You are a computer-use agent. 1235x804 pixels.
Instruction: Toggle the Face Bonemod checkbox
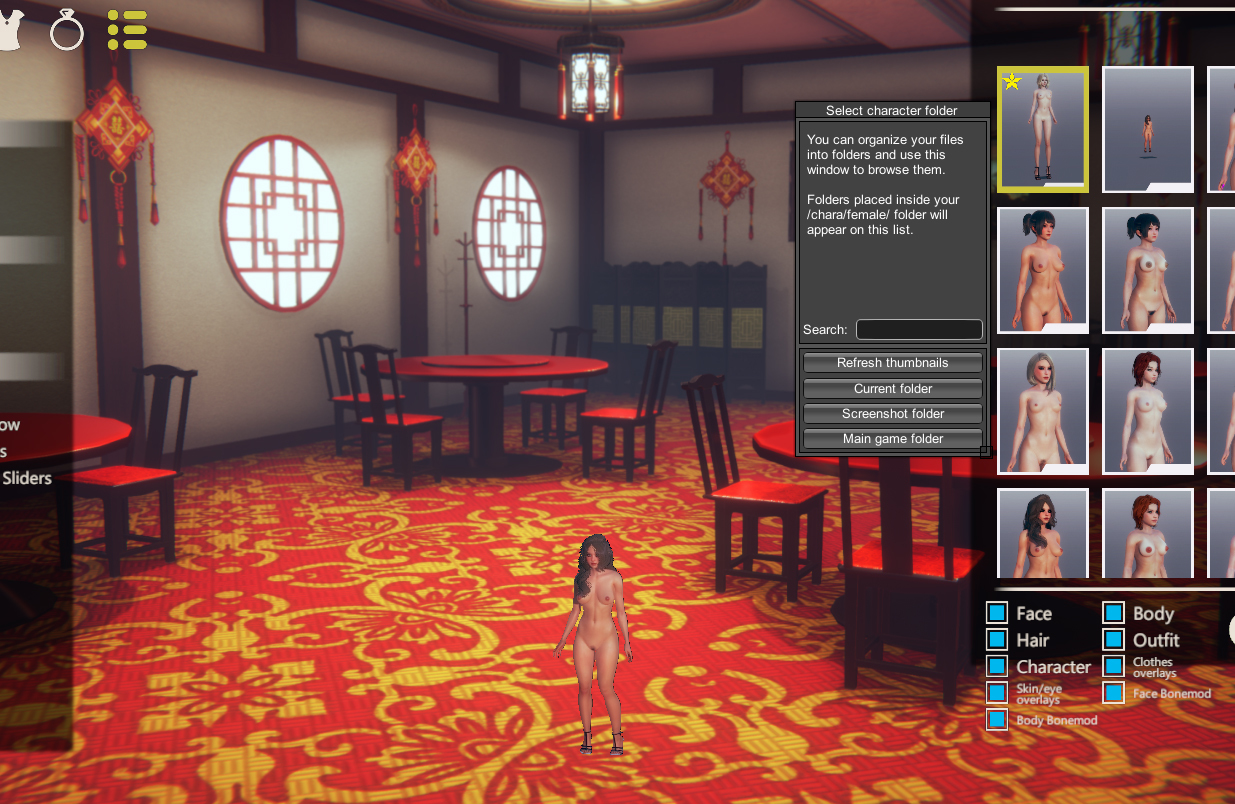tap(1114, 693)
